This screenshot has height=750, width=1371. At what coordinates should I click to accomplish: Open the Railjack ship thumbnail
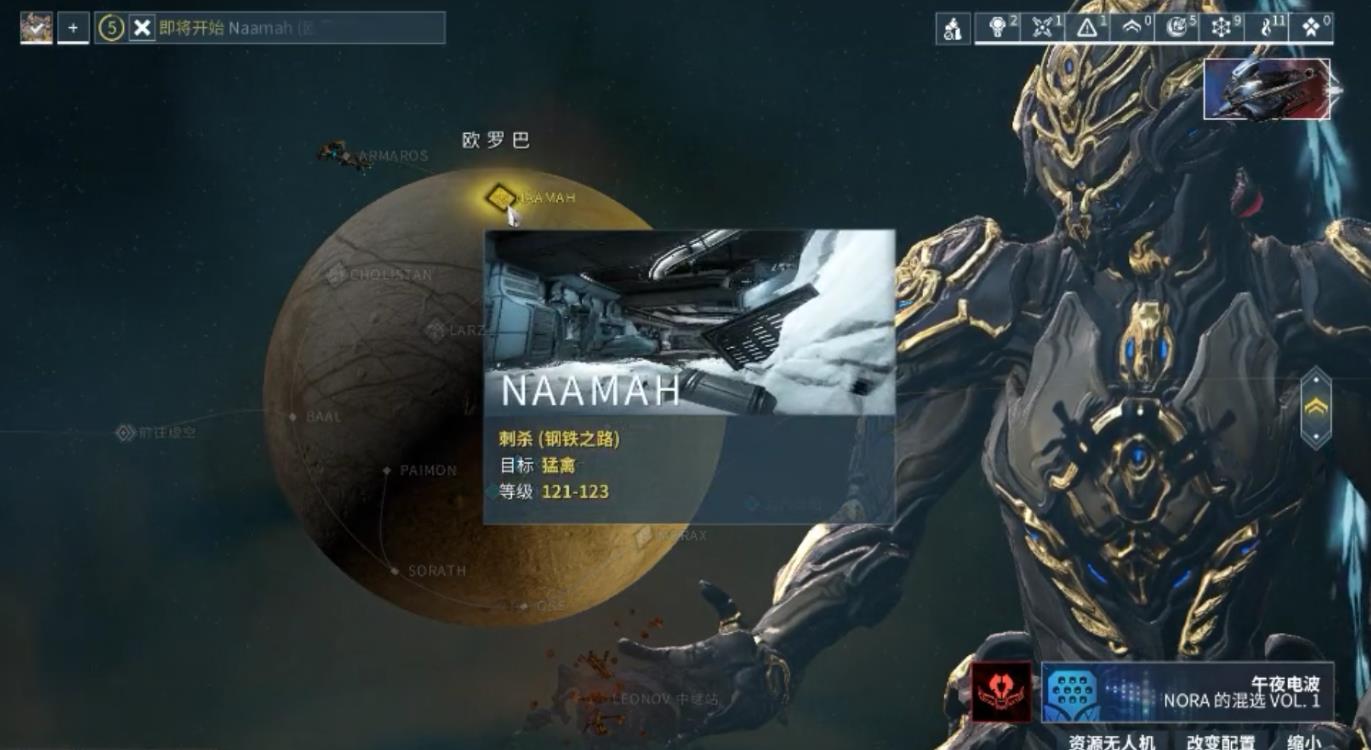(1267, 89)
